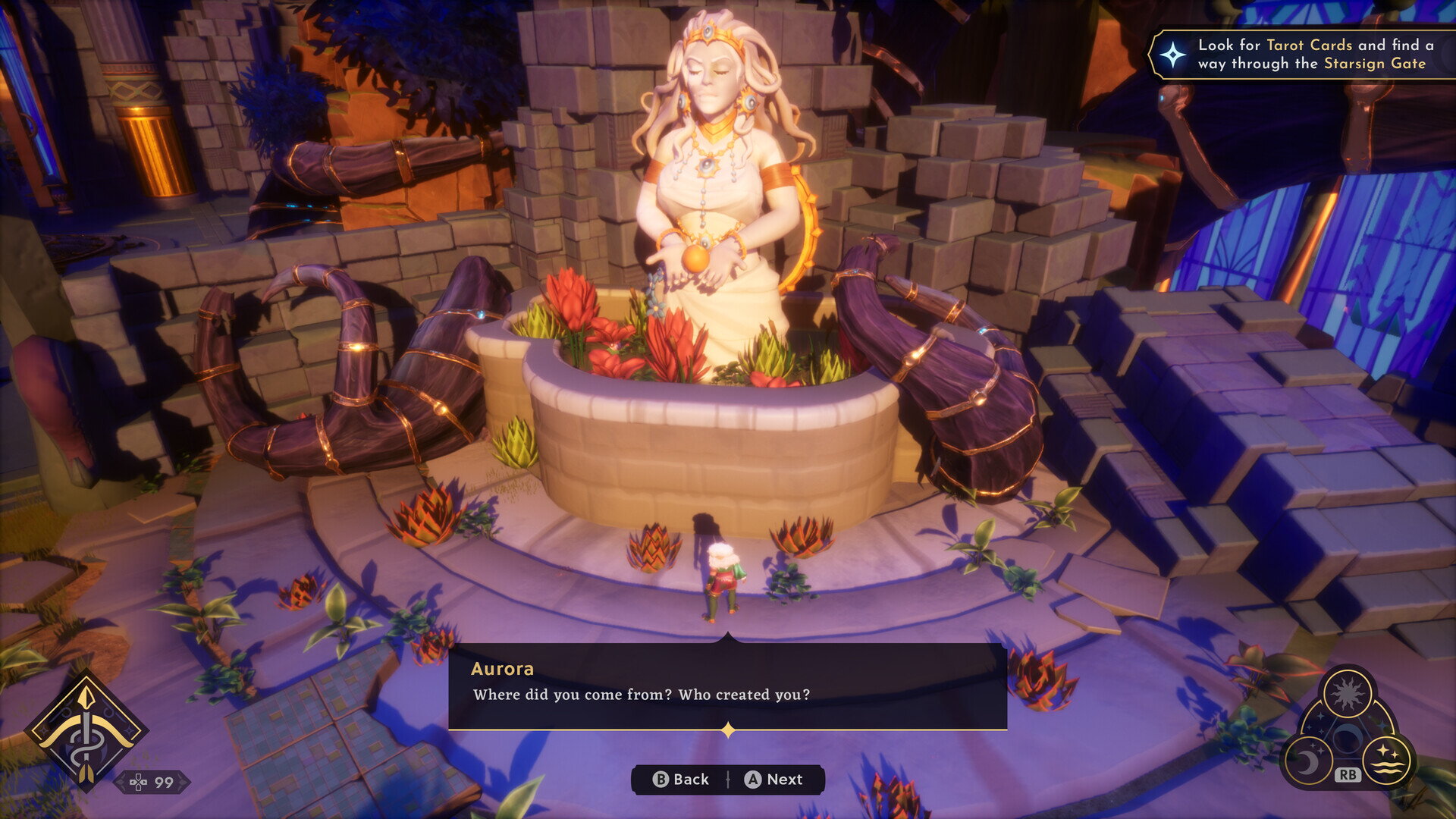Activate the crescent moon tarot ability

pos(1307,761)
